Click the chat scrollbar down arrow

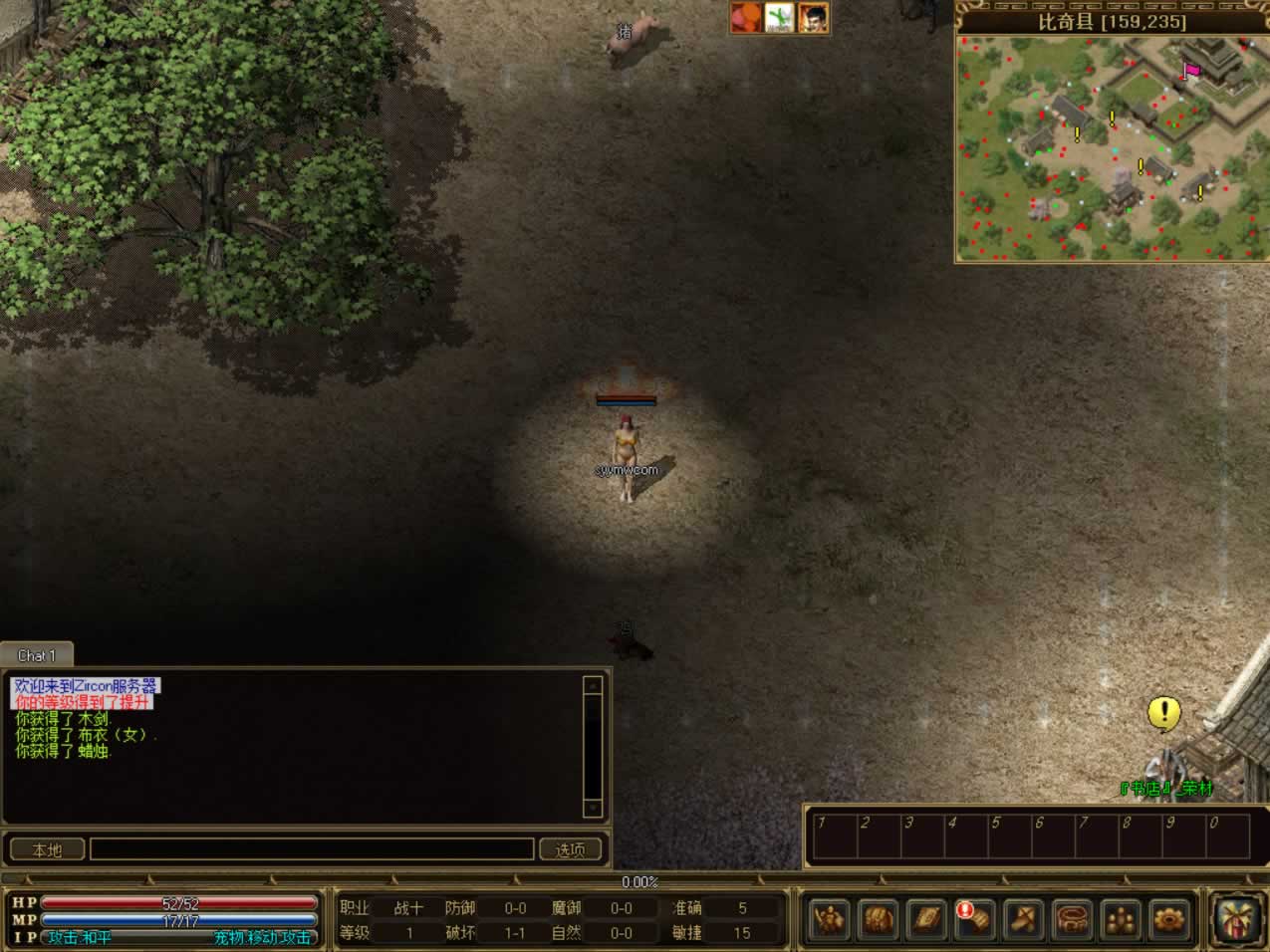(593, 808)
